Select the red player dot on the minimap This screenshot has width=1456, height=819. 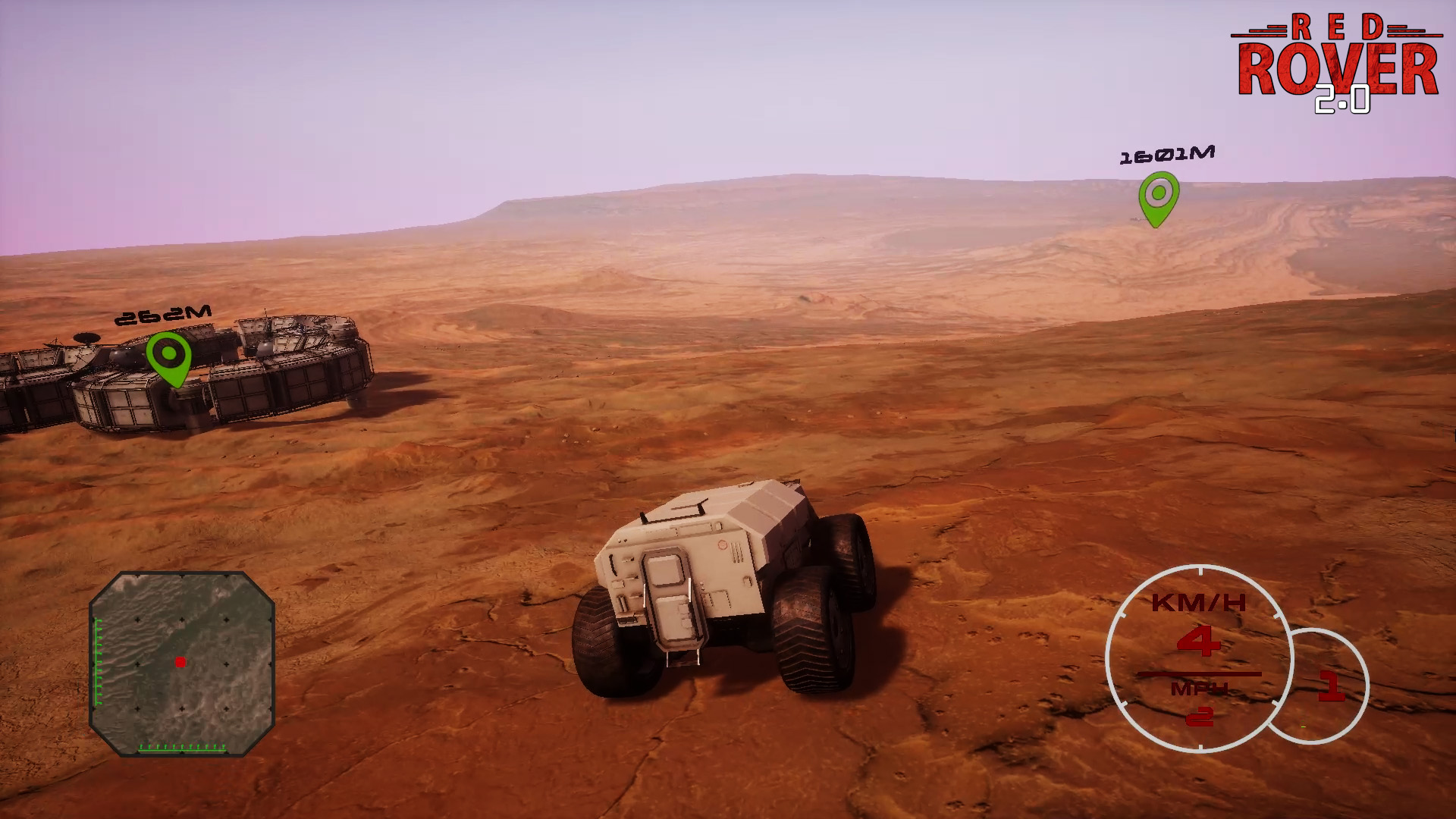point(180,662)
